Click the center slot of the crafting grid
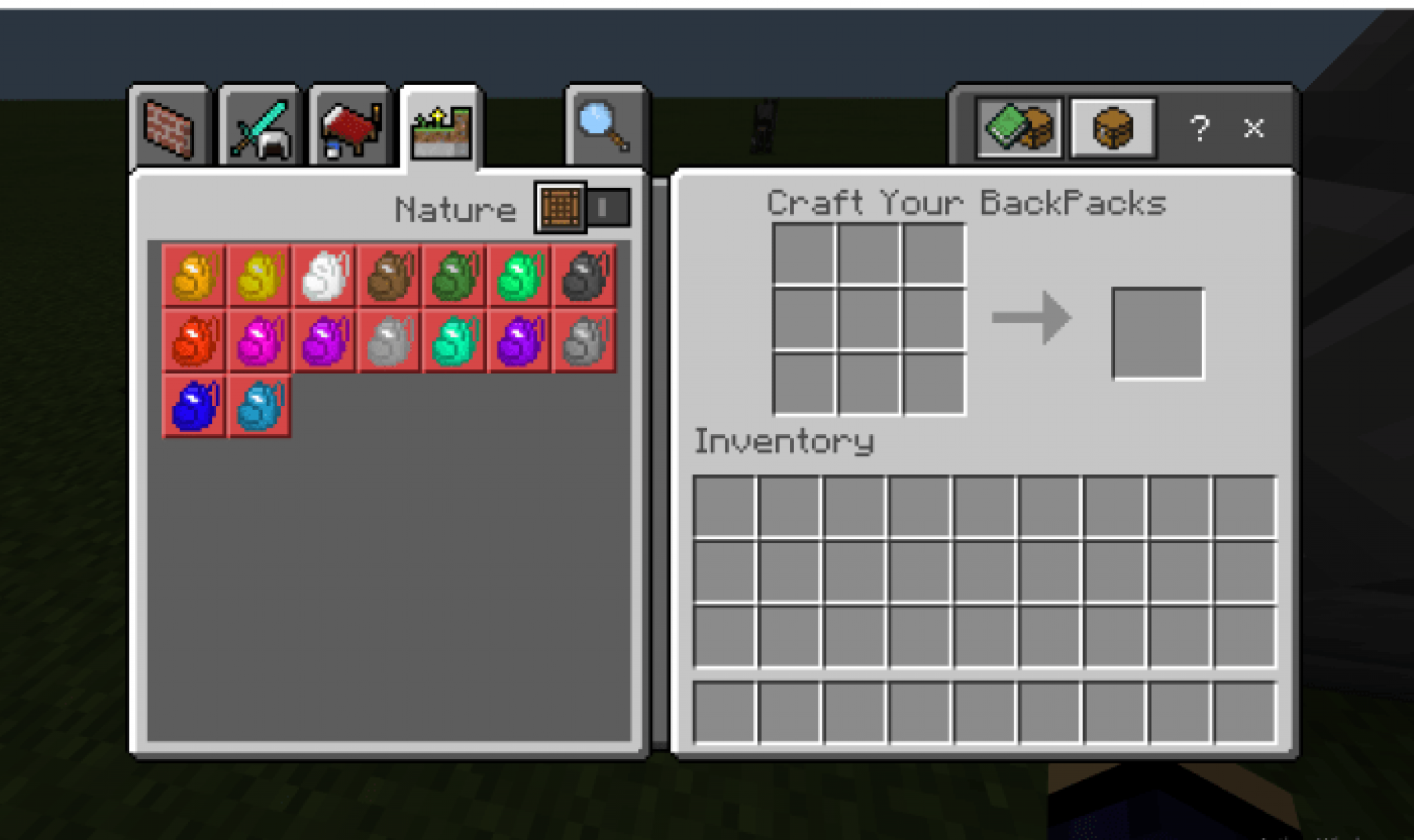This screenshot has height=840, width=1414. coord(871,320)
